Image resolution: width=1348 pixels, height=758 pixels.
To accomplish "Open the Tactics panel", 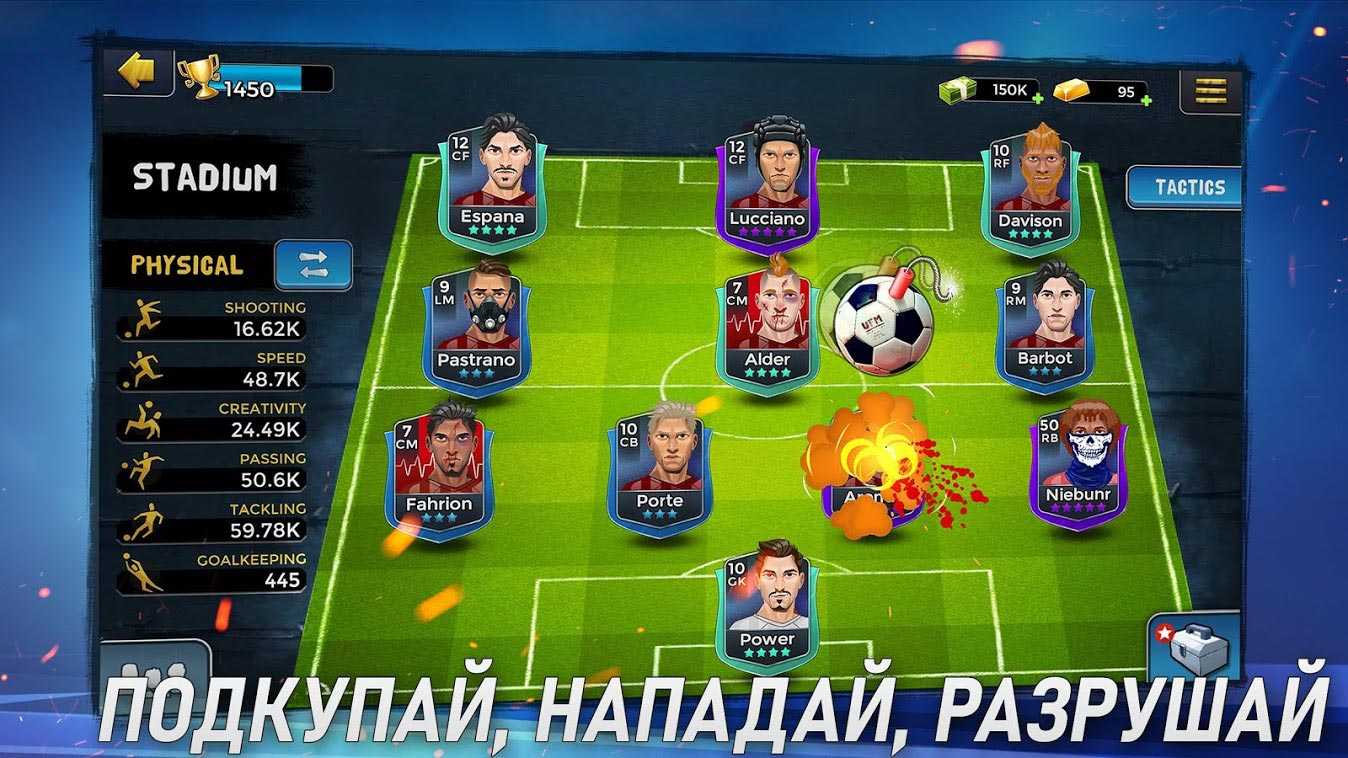I will tap(1187, 187).
